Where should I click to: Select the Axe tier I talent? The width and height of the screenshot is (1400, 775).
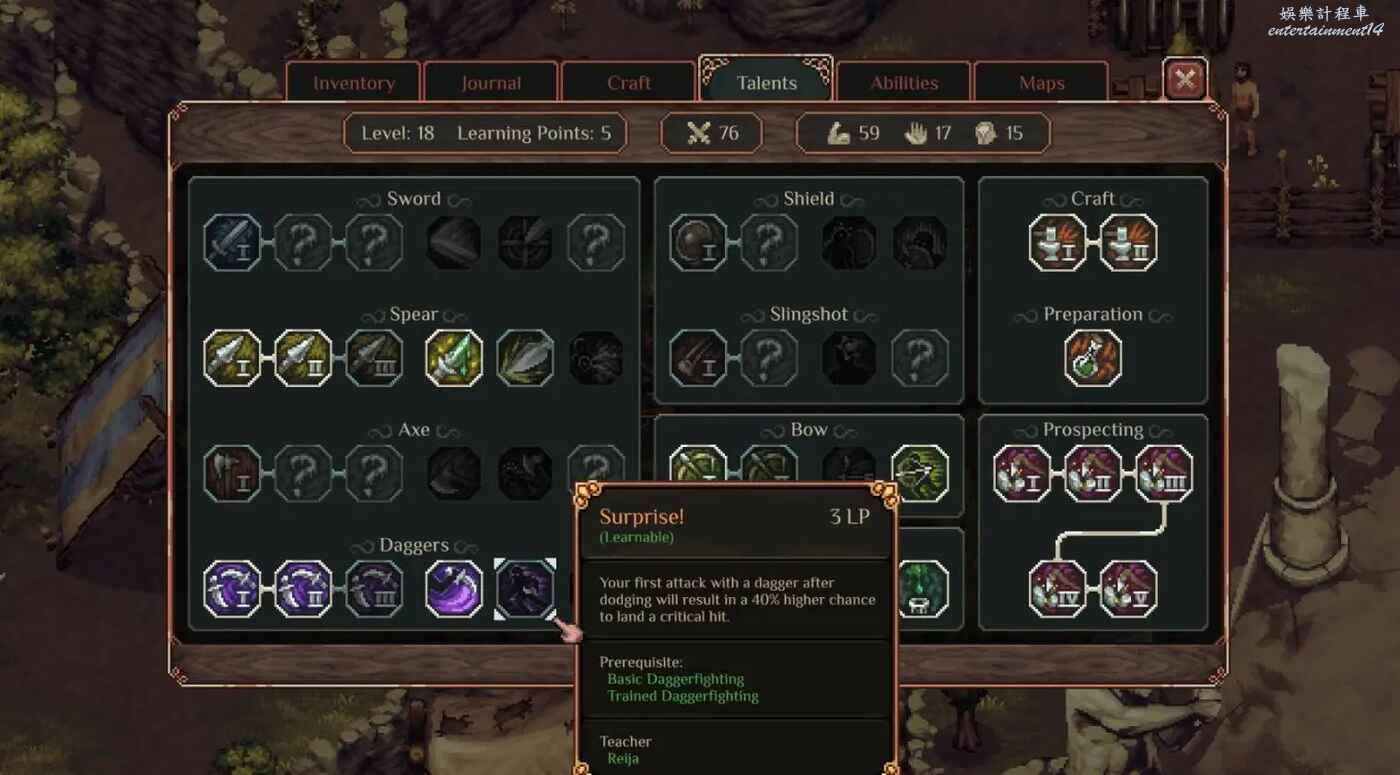[x=233, y=473]
